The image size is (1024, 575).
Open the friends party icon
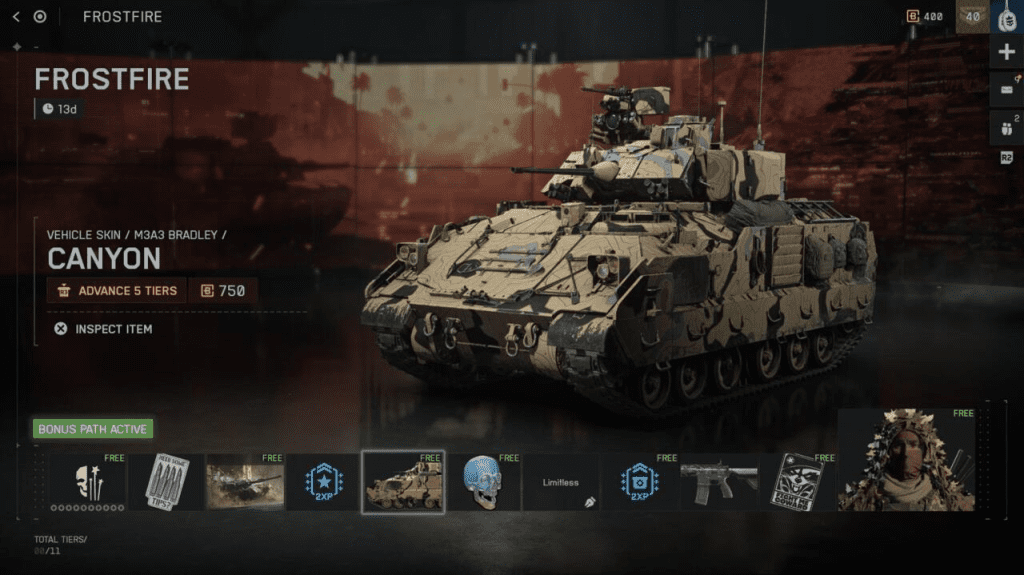click(x=1006, y=128)
